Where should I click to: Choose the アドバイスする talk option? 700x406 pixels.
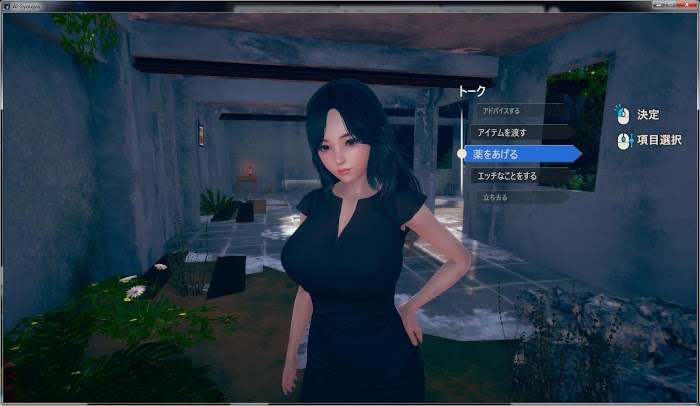coord(508,110)
